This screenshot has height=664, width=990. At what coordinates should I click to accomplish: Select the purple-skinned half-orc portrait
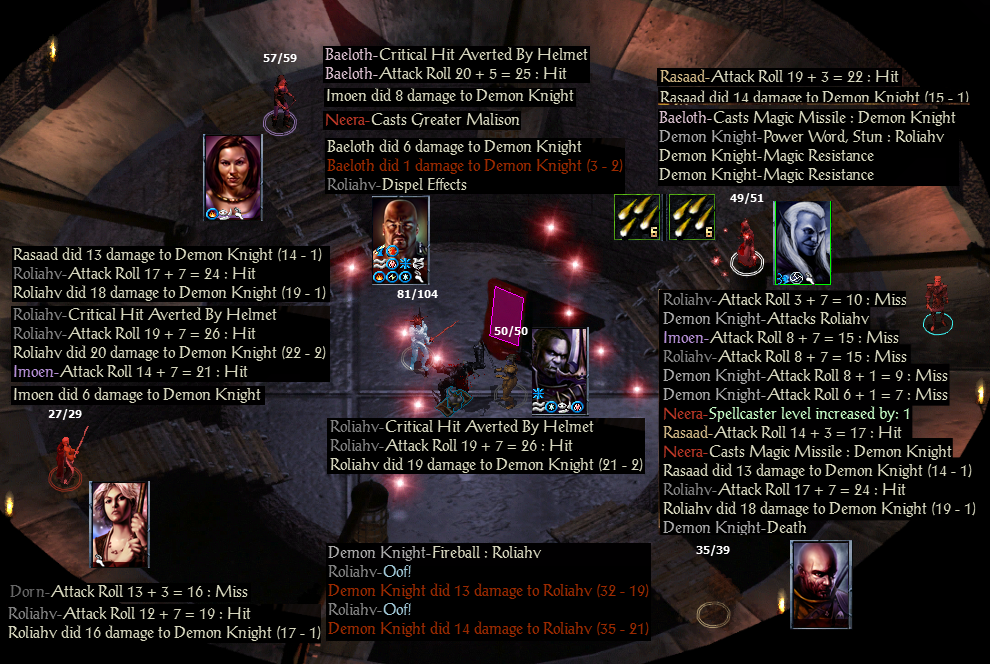point(558,369)
